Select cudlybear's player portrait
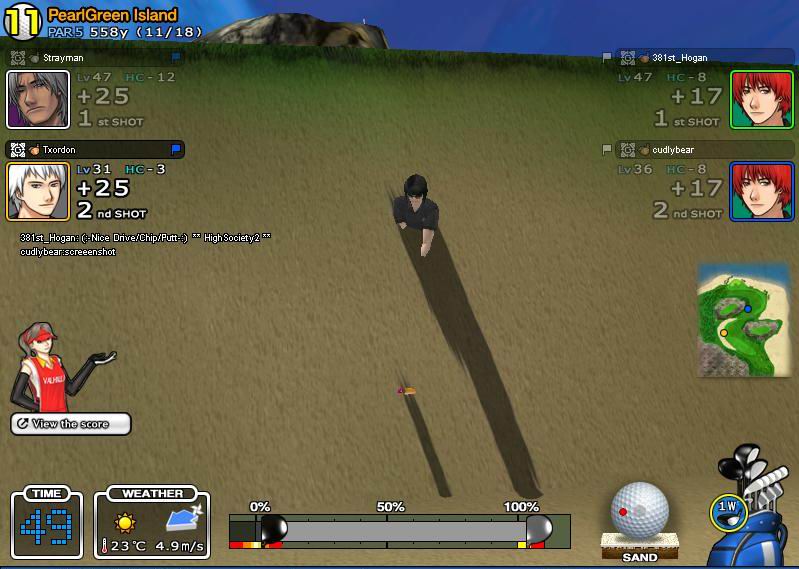 761,191
